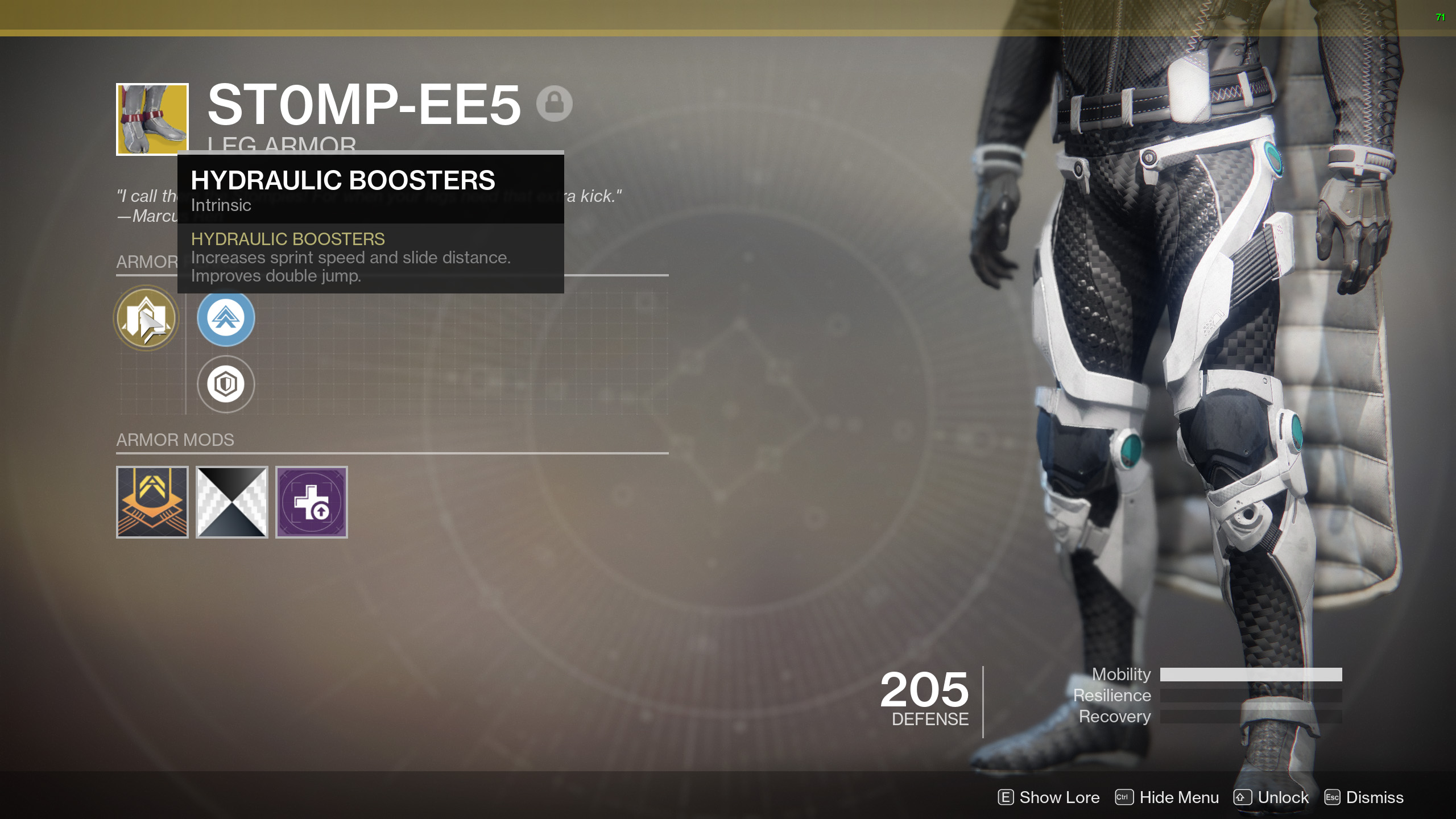Screen dimensions: 1456x819
Task: Click the E key icon for lore
Action: [1006, 797]
